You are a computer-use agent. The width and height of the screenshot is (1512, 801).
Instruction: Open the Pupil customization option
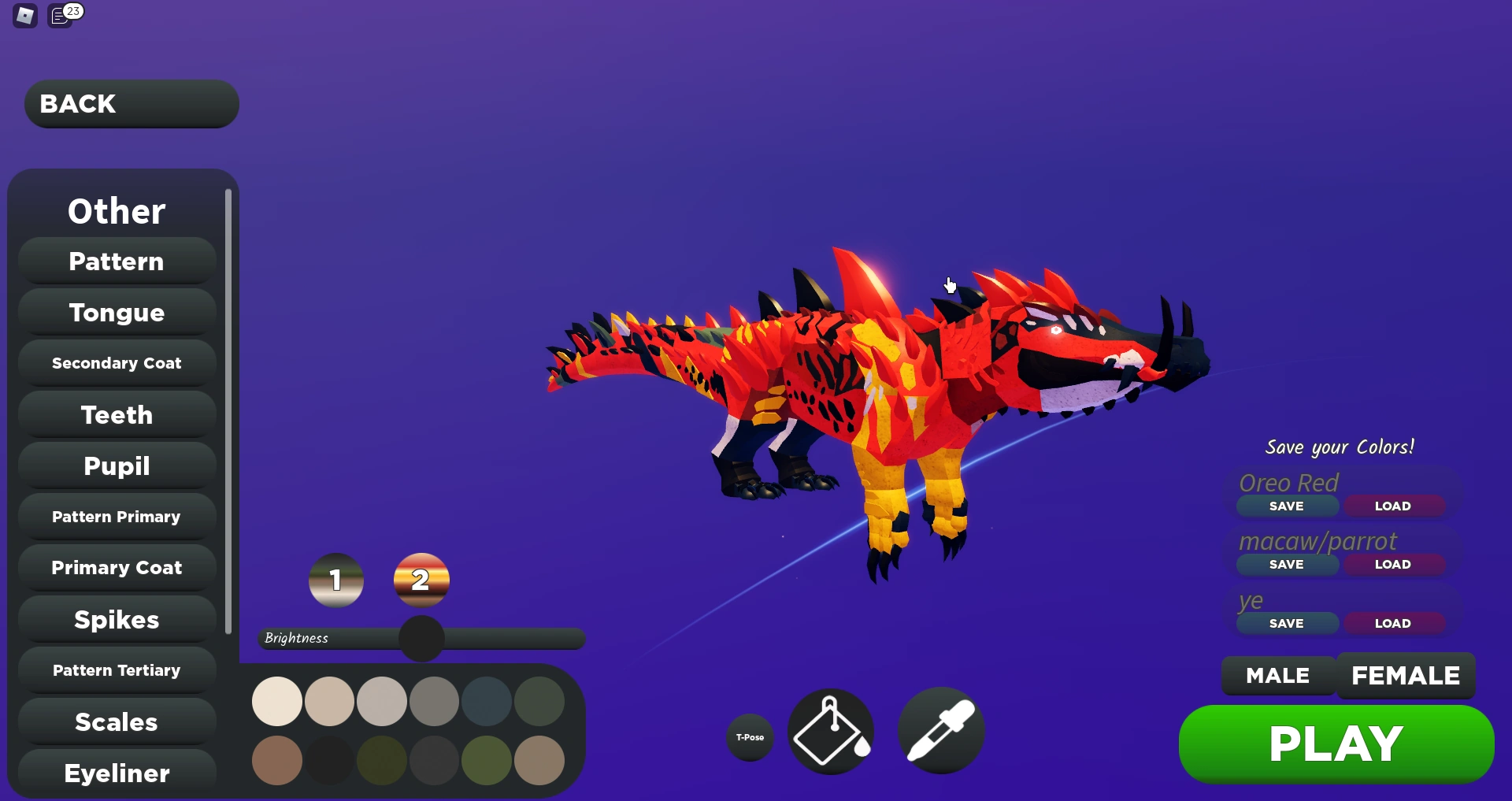click(116, 465)
